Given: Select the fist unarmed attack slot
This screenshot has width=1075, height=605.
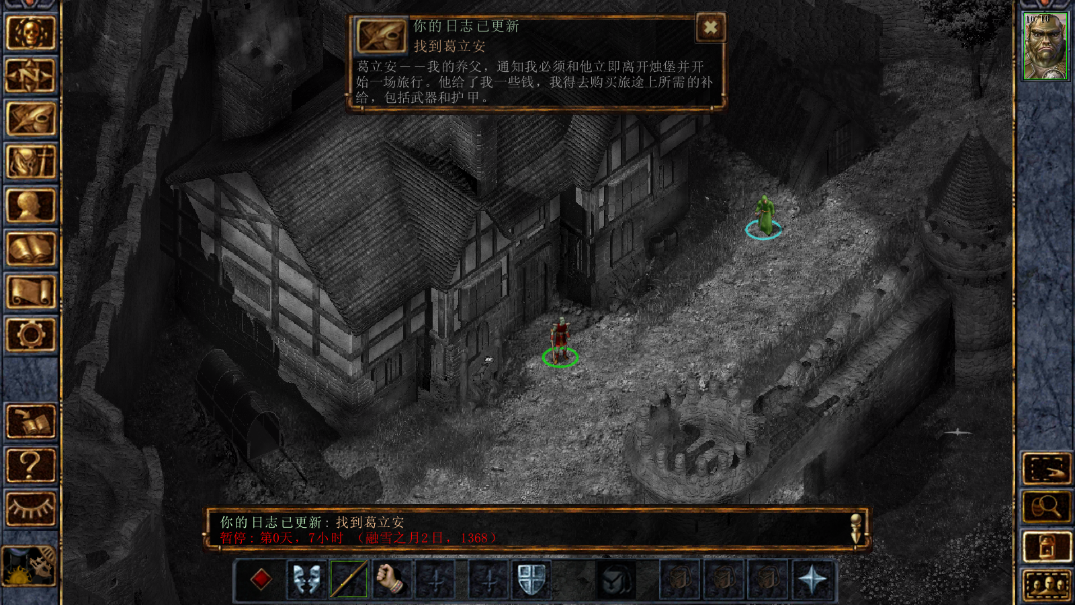Looking at the screenshot, I should pos(392,580).
